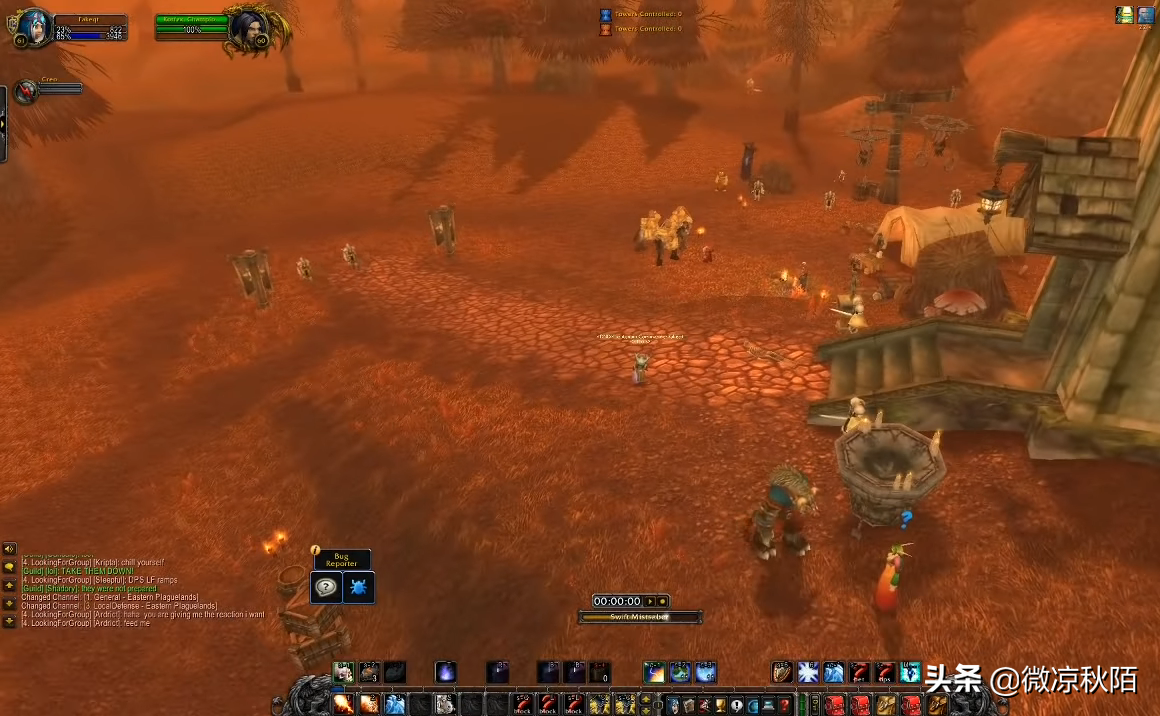Activate the white snowflake frost ability

(808, 672)
